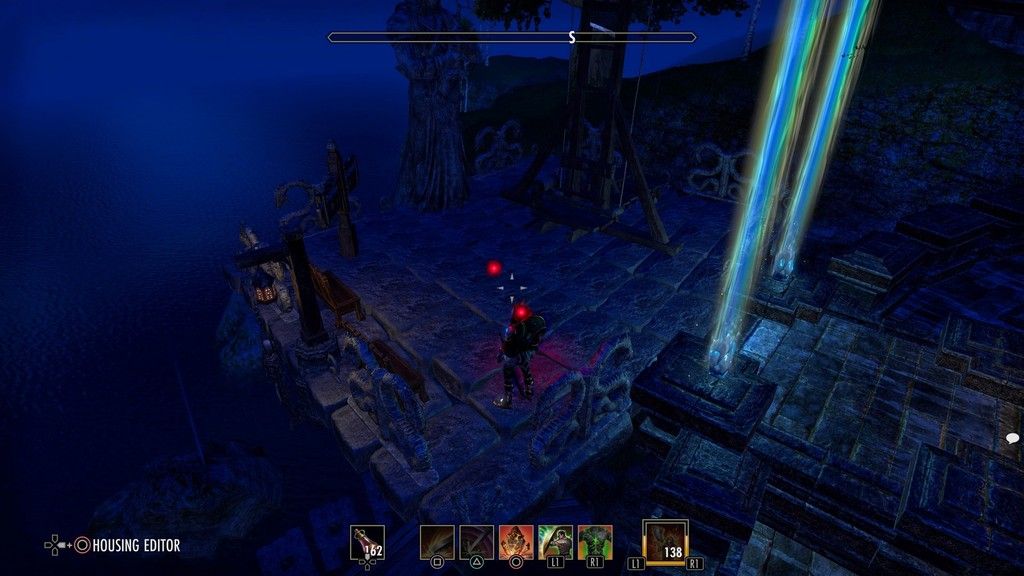Activate the first dimmed arrow-streak skill
Screen dimensions: 1024x576
(437, 542)
